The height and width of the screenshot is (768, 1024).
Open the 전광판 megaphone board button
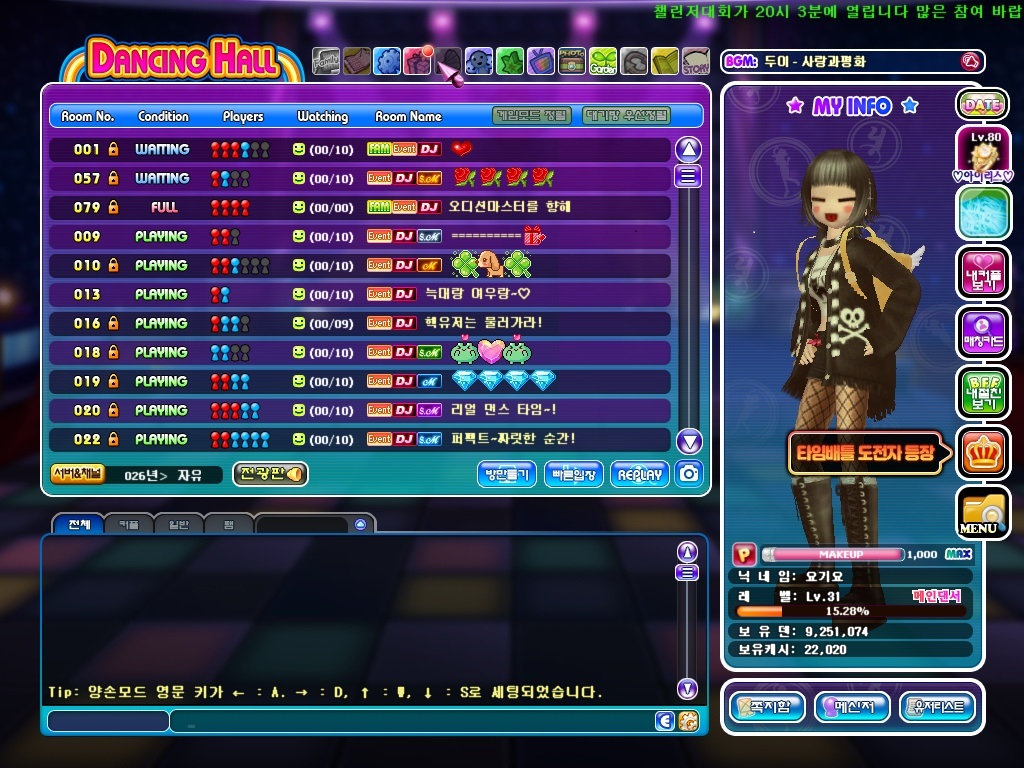[x=270, y=474]
